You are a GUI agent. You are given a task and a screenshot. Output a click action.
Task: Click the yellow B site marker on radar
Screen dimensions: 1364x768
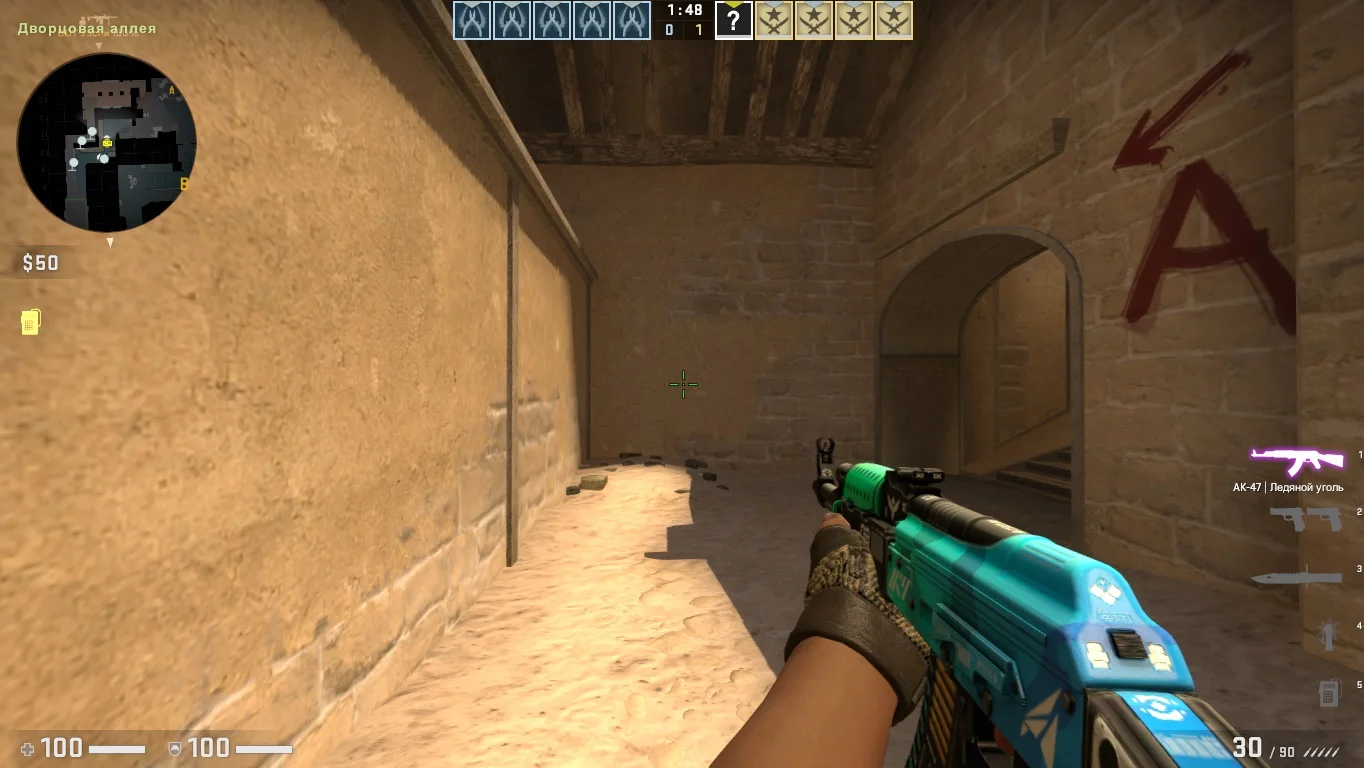(x=184, y=184)
